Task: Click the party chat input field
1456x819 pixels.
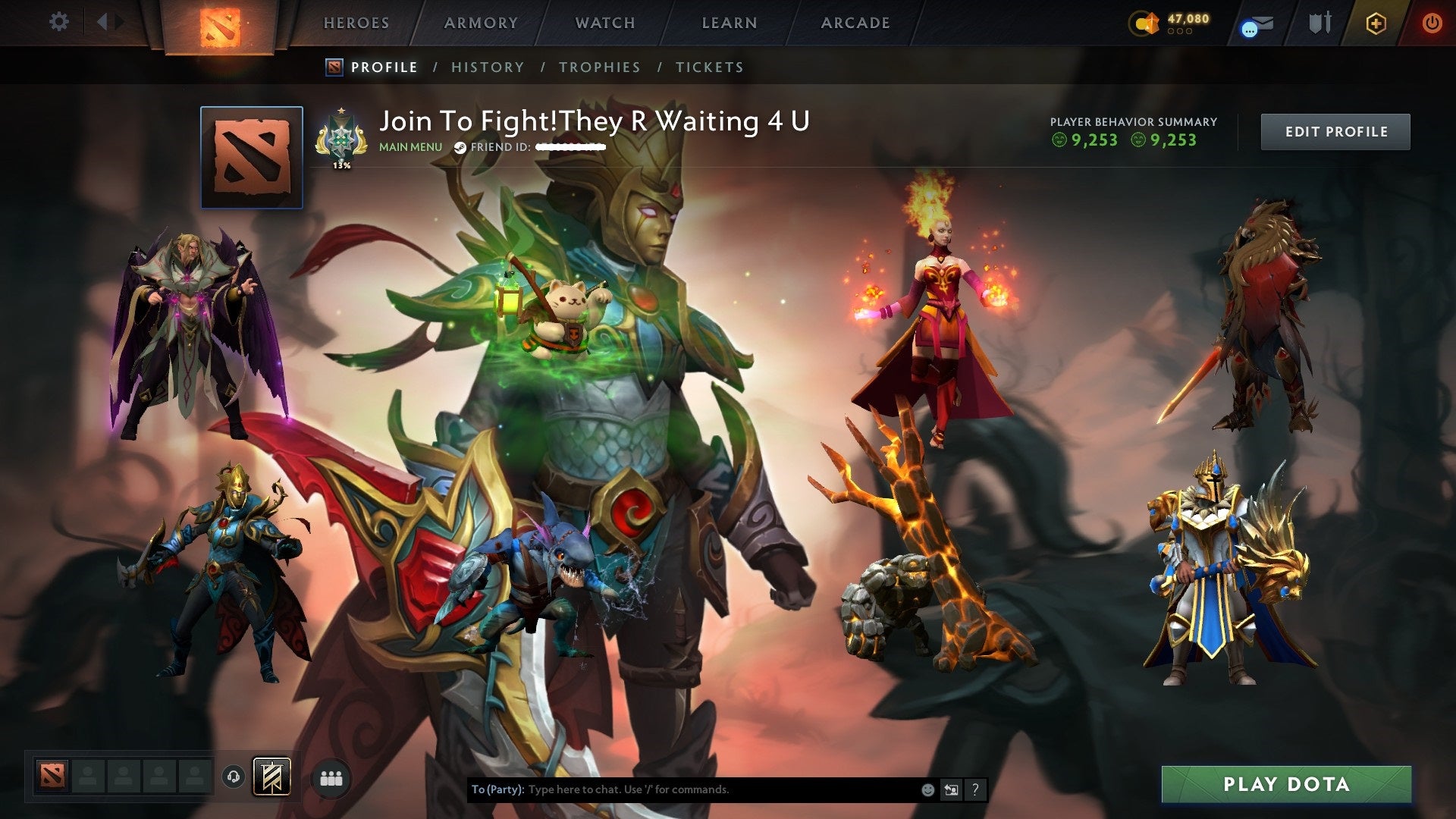Action: [x=682, y=789]
